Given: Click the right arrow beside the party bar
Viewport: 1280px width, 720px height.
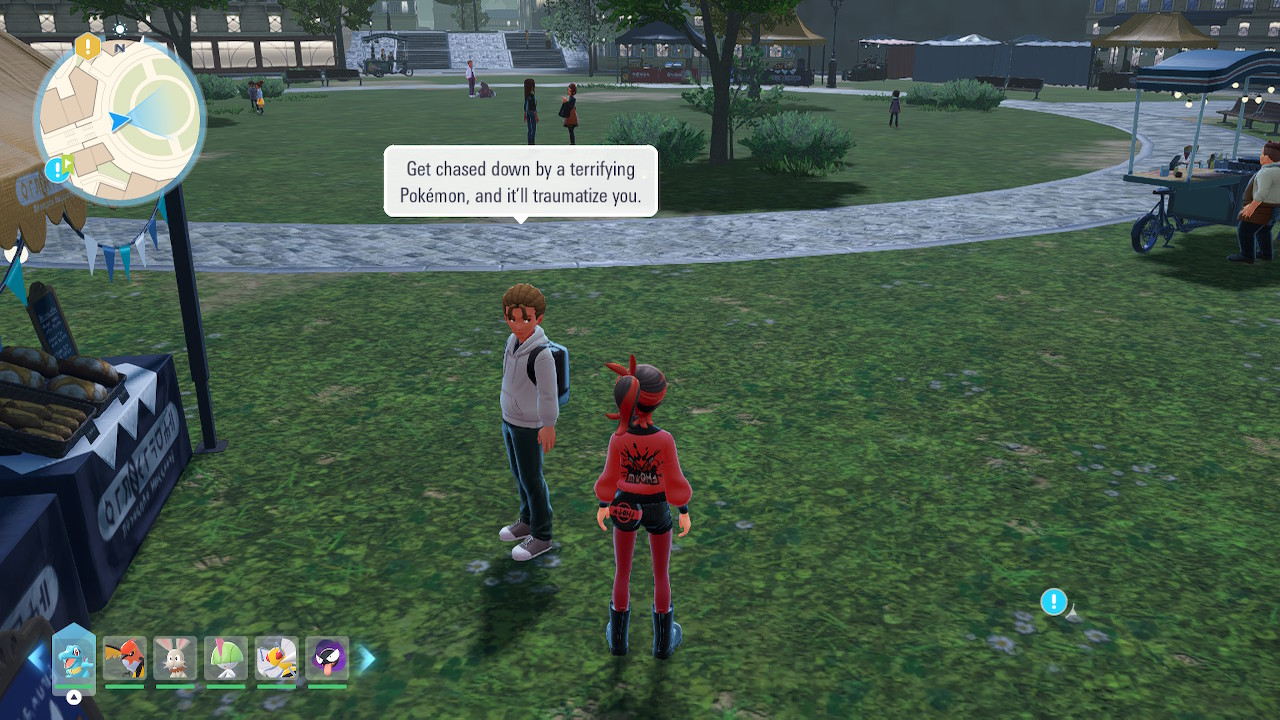Looking at the screenshot, I should click(367, 658).
